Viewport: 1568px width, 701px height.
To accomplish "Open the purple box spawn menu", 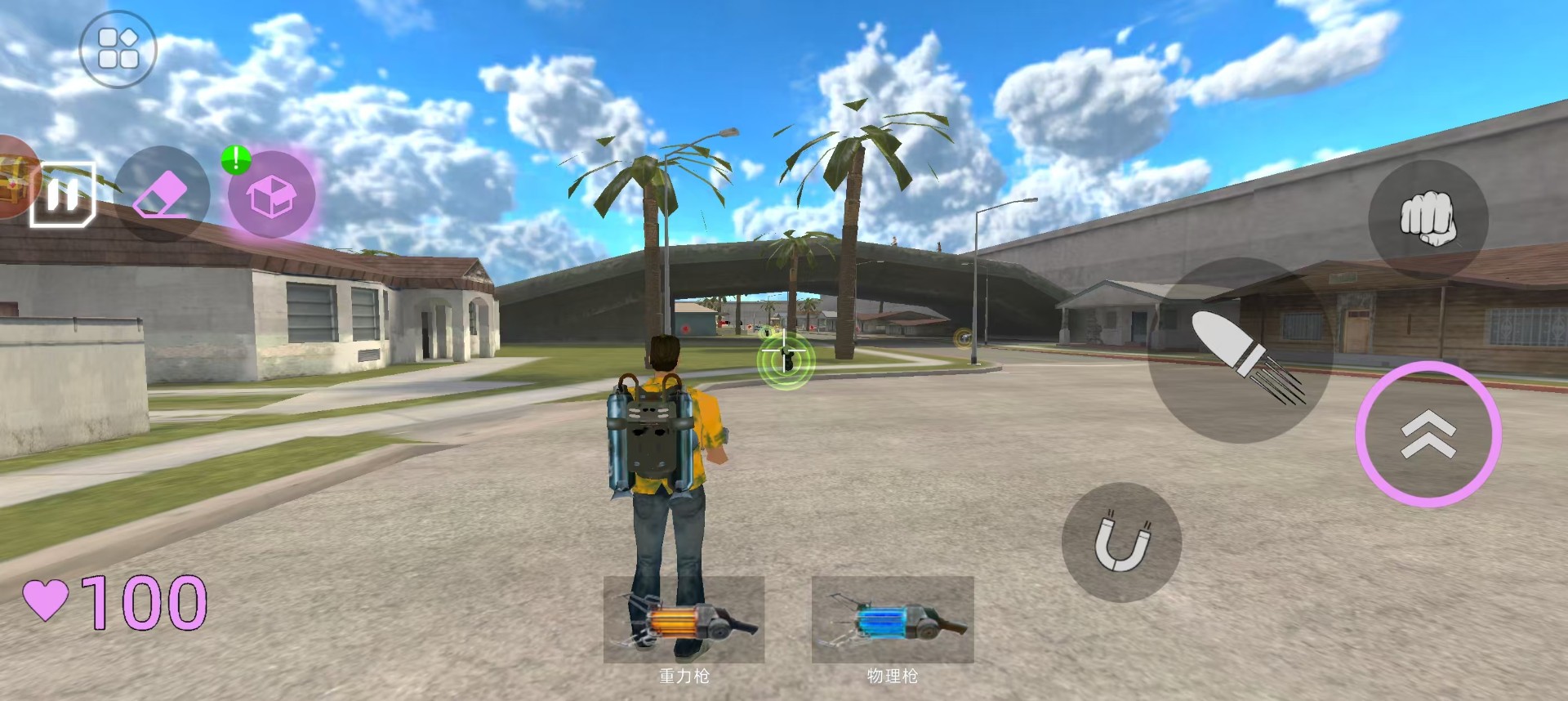I will point(271,196).
